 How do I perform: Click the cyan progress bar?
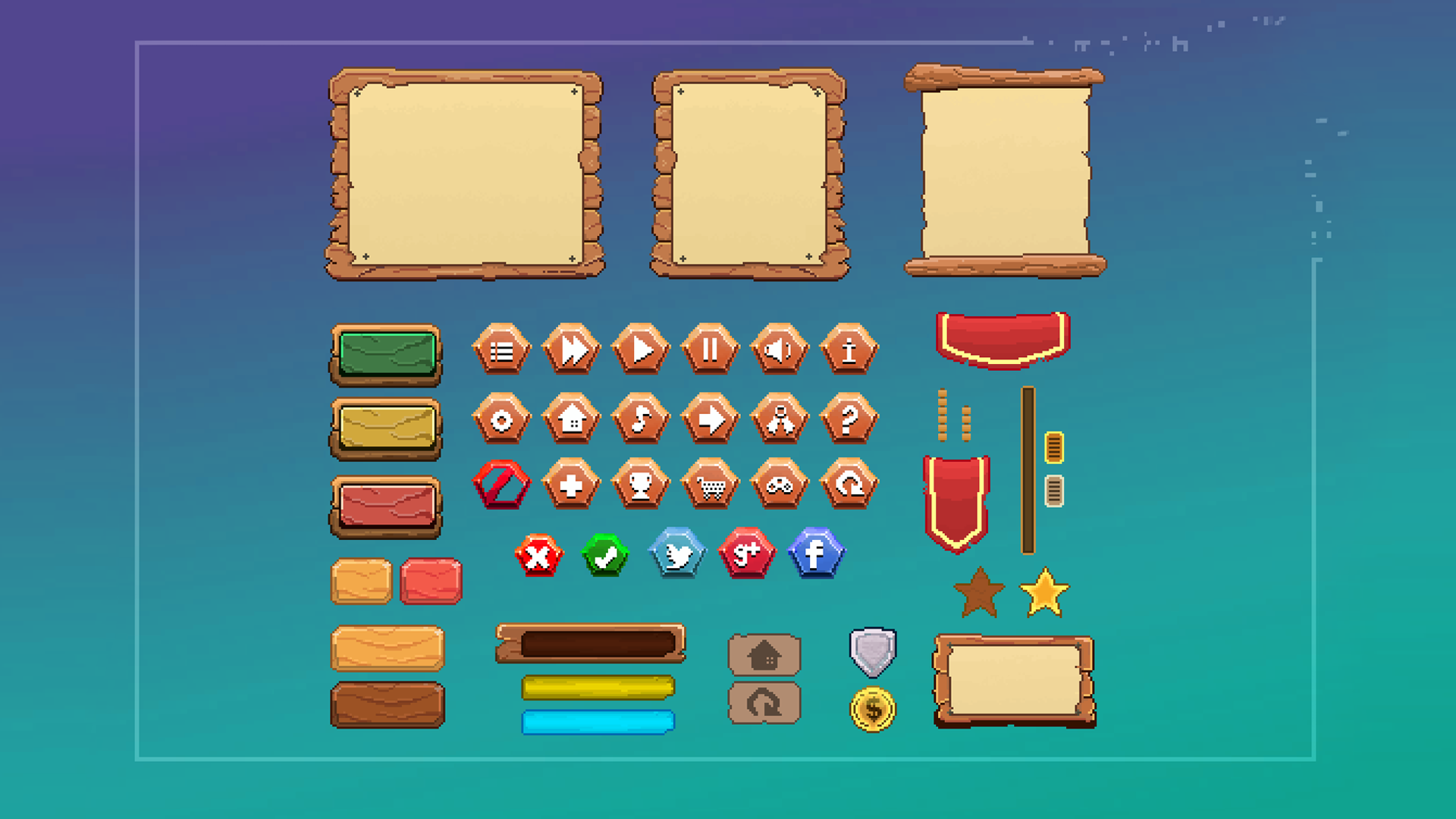[x=598, y=723]
